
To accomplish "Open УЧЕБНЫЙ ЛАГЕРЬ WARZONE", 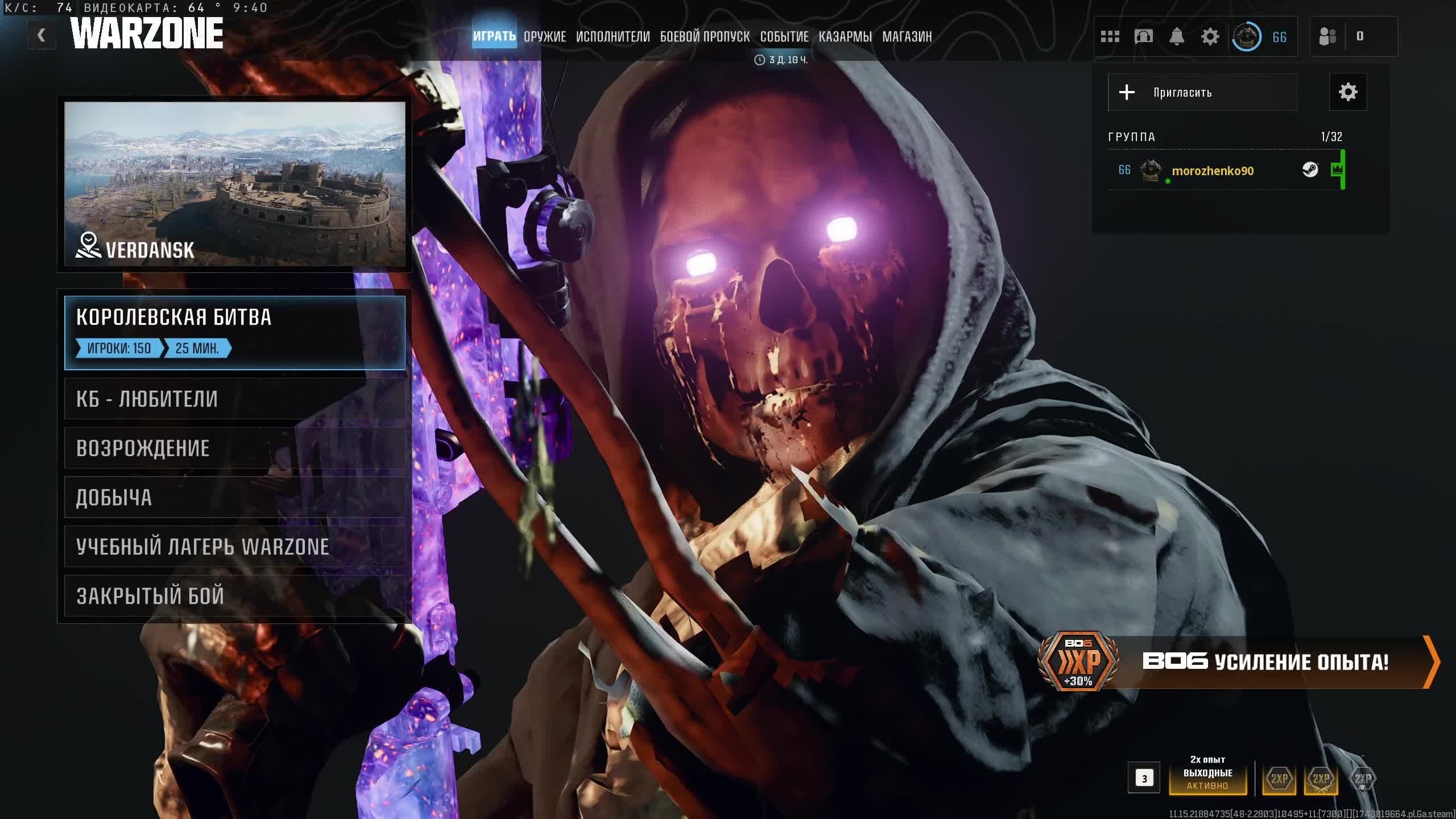I will coord(234,547).
